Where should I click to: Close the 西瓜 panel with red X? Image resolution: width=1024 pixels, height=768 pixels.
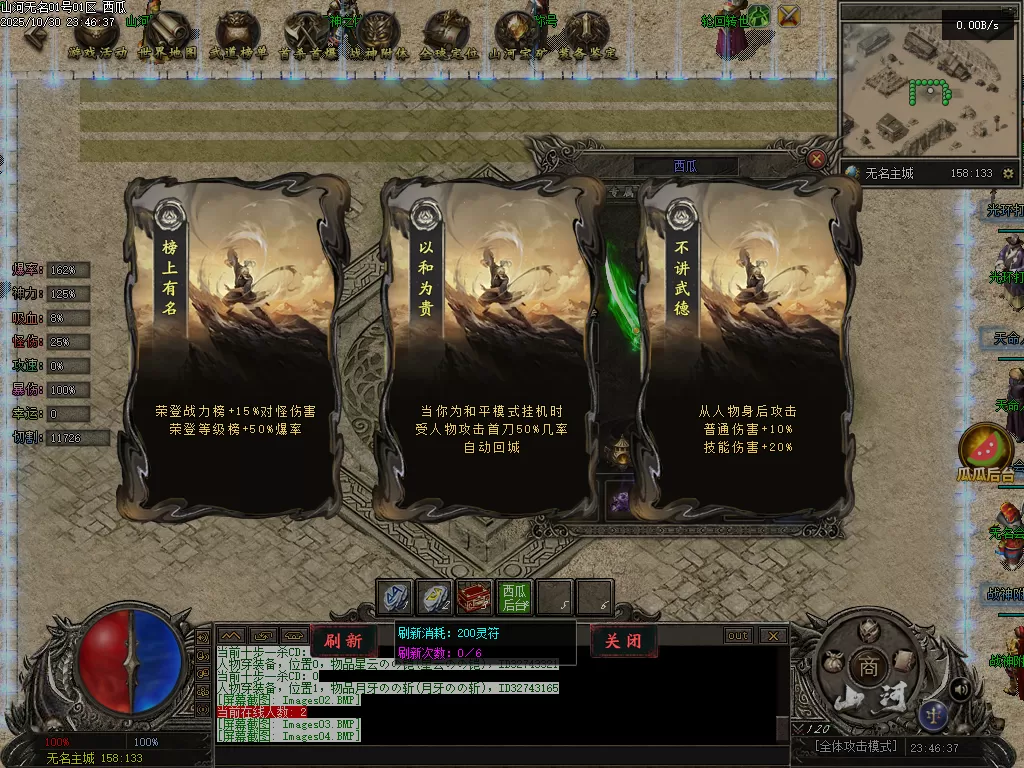click(817, 159)
